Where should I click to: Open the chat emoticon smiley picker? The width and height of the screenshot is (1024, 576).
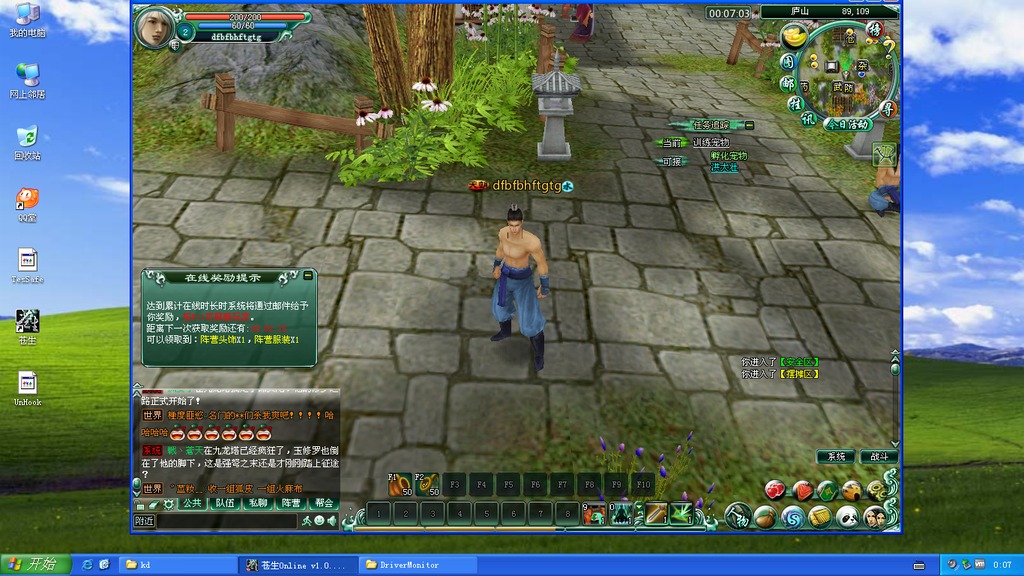319,521
